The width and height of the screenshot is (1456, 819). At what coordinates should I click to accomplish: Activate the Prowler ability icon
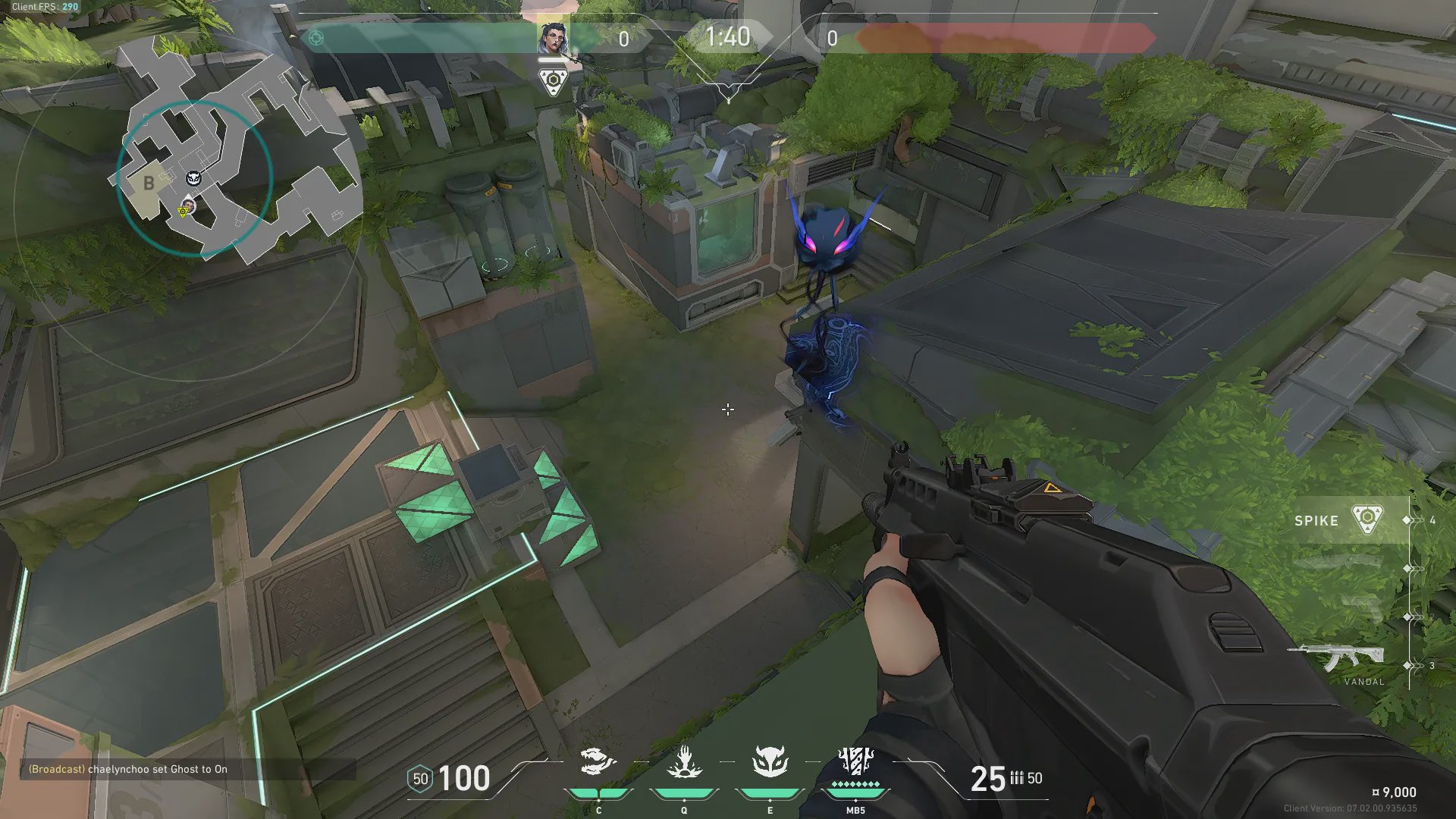coord(598,764)
